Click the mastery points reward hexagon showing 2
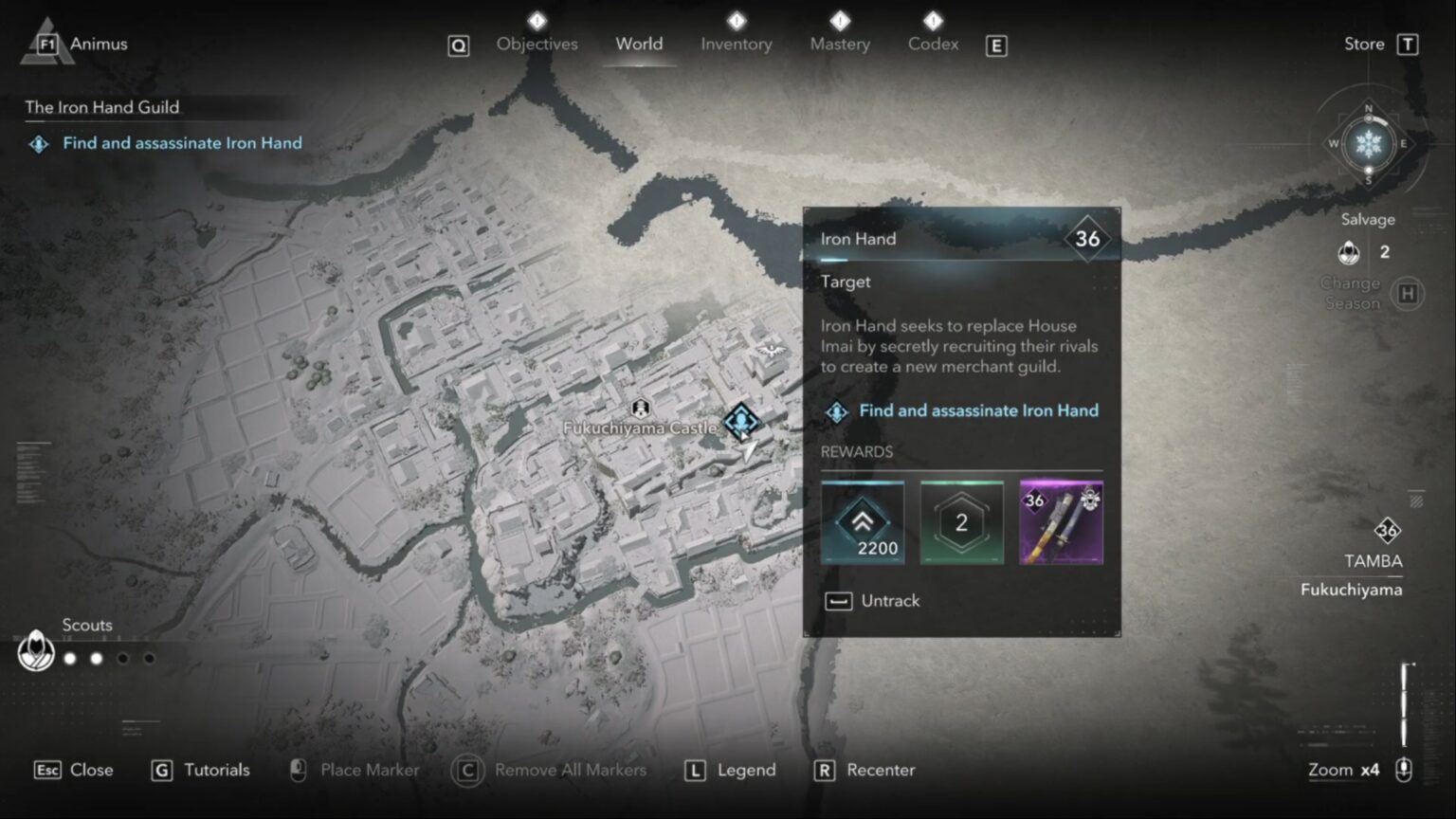This screenshot has width=1456, height=819. 962,521
